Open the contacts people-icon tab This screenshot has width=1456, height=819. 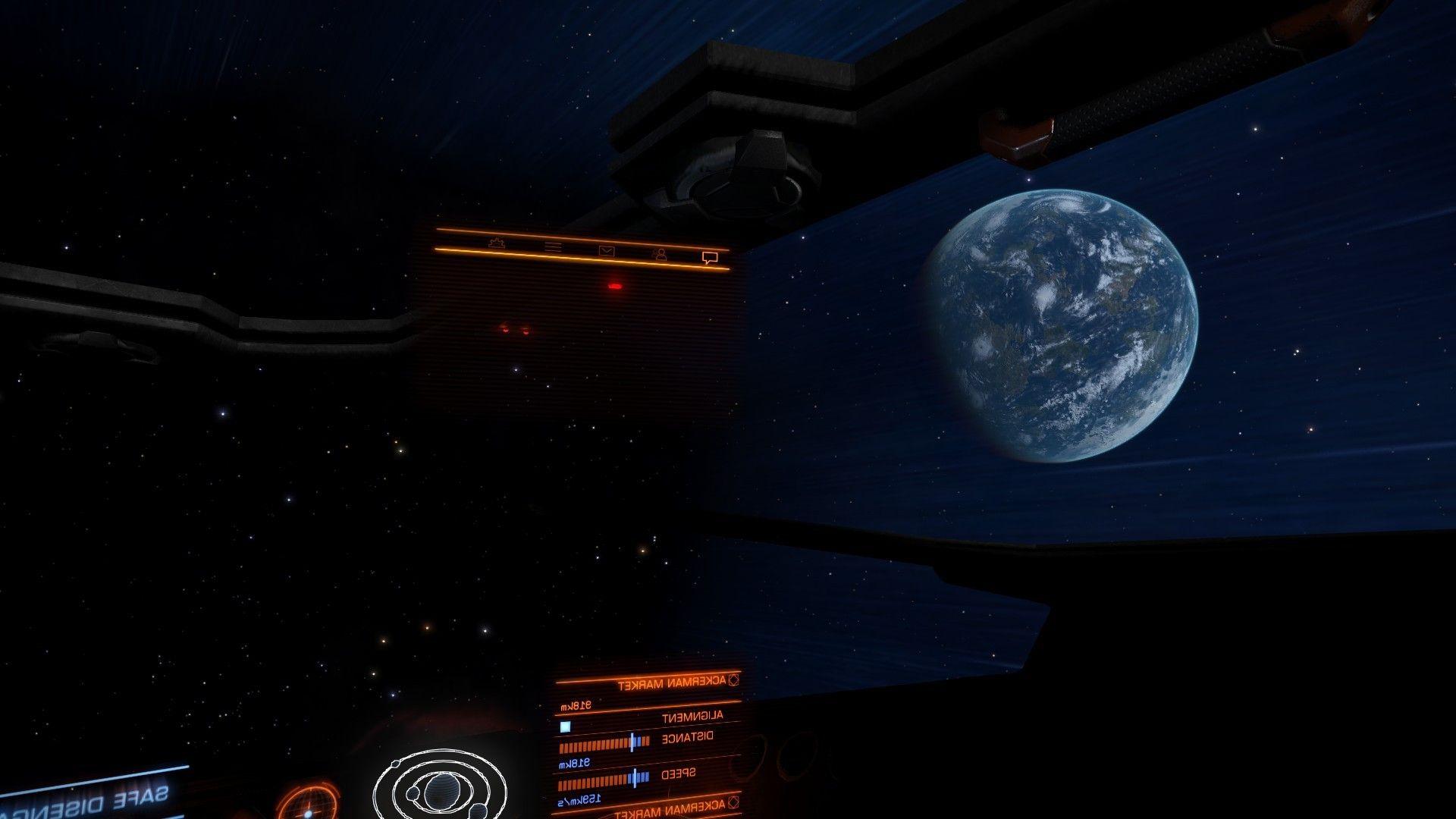coord(661,254)
